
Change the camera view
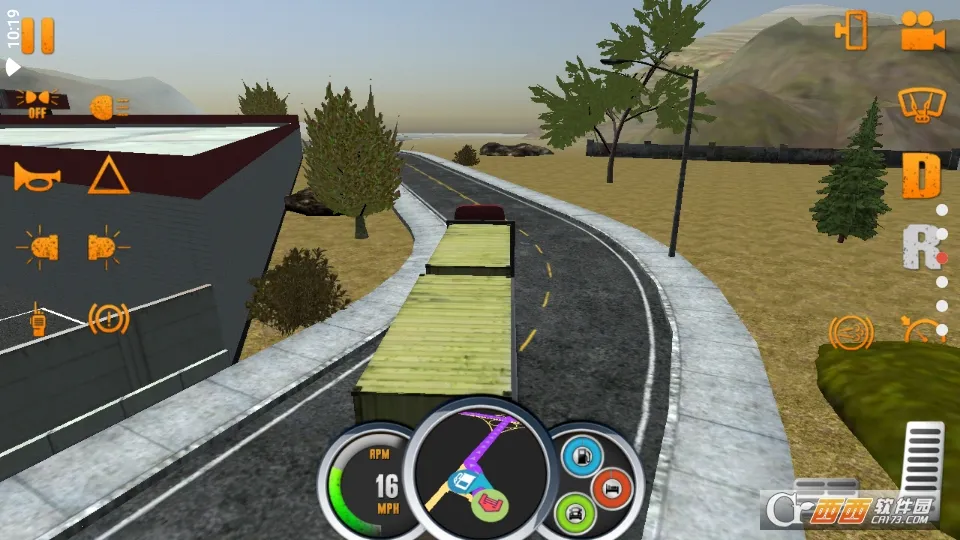coord(922,32)
